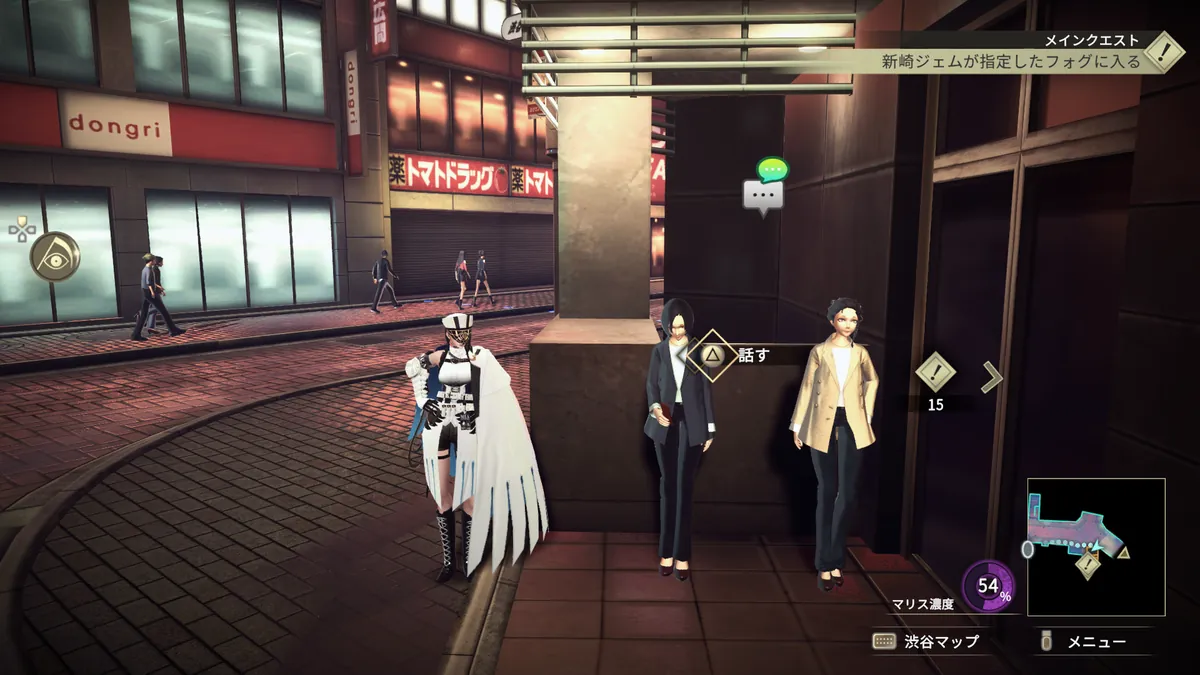Open the minimap
This screenshot has width=1200, height=675.
tap(1095, 546)
